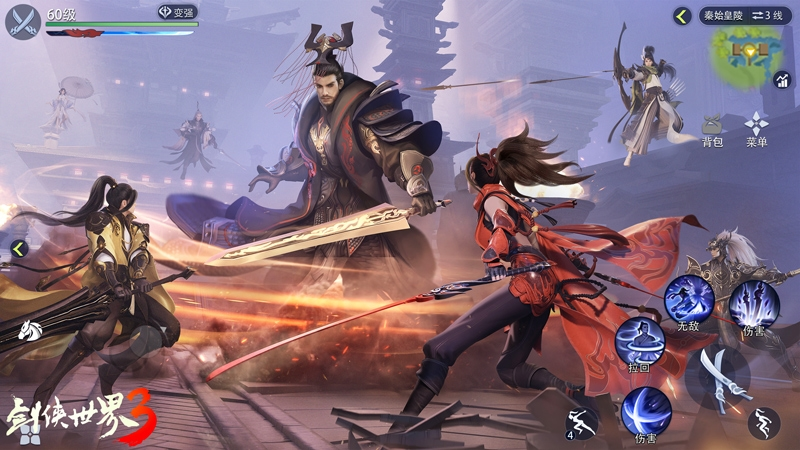This screenshot has height=450, width=800.
Task: Switch the server line via 3线
Action: (x=769, y=16)
